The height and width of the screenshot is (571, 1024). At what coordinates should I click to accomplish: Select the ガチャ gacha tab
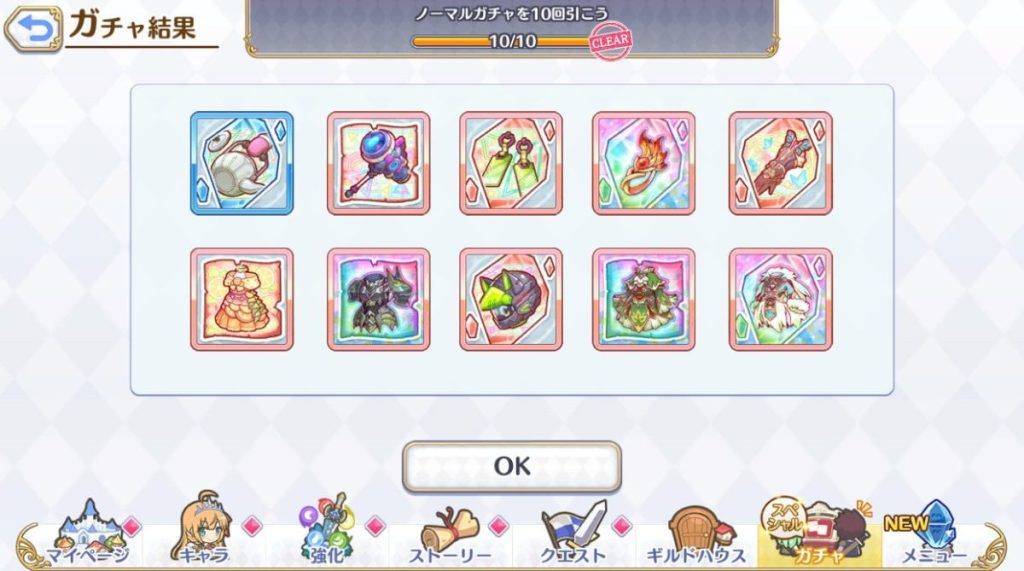pos(819,535)
